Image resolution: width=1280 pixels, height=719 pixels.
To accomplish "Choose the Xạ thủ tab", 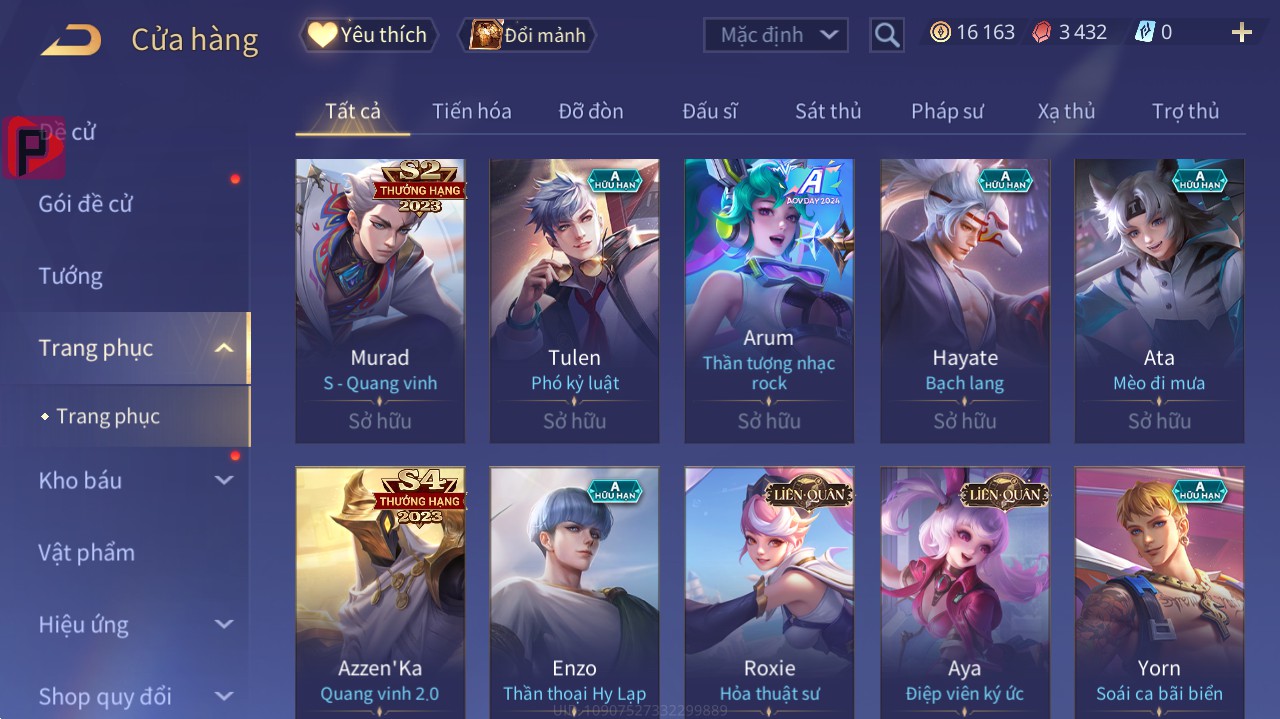I will coord(1066,111).
